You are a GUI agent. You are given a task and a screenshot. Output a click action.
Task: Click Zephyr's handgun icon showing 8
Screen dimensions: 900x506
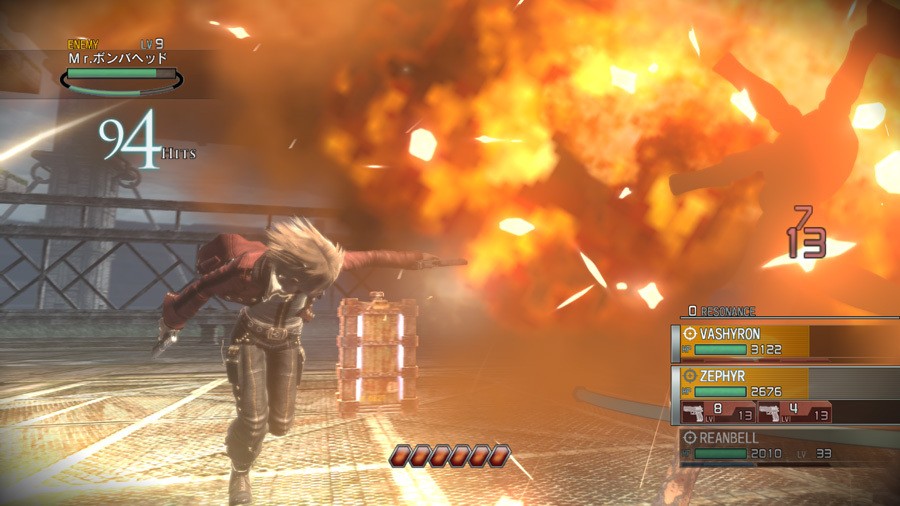694,412
